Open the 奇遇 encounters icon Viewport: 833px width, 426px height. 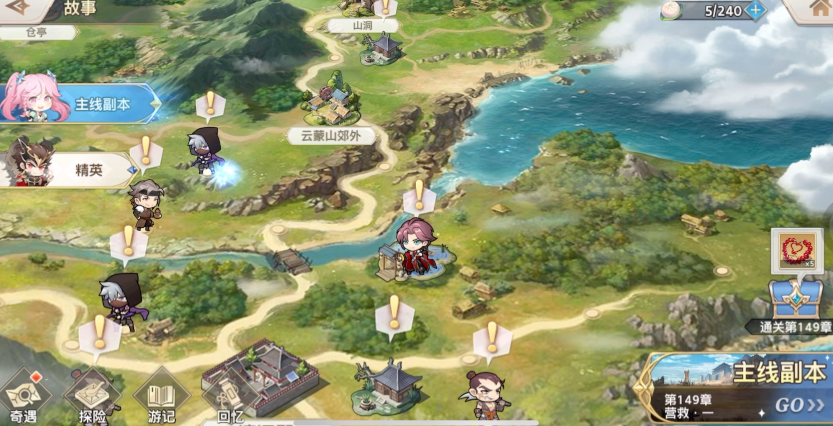pyautogui.click(x=23, y=396)
